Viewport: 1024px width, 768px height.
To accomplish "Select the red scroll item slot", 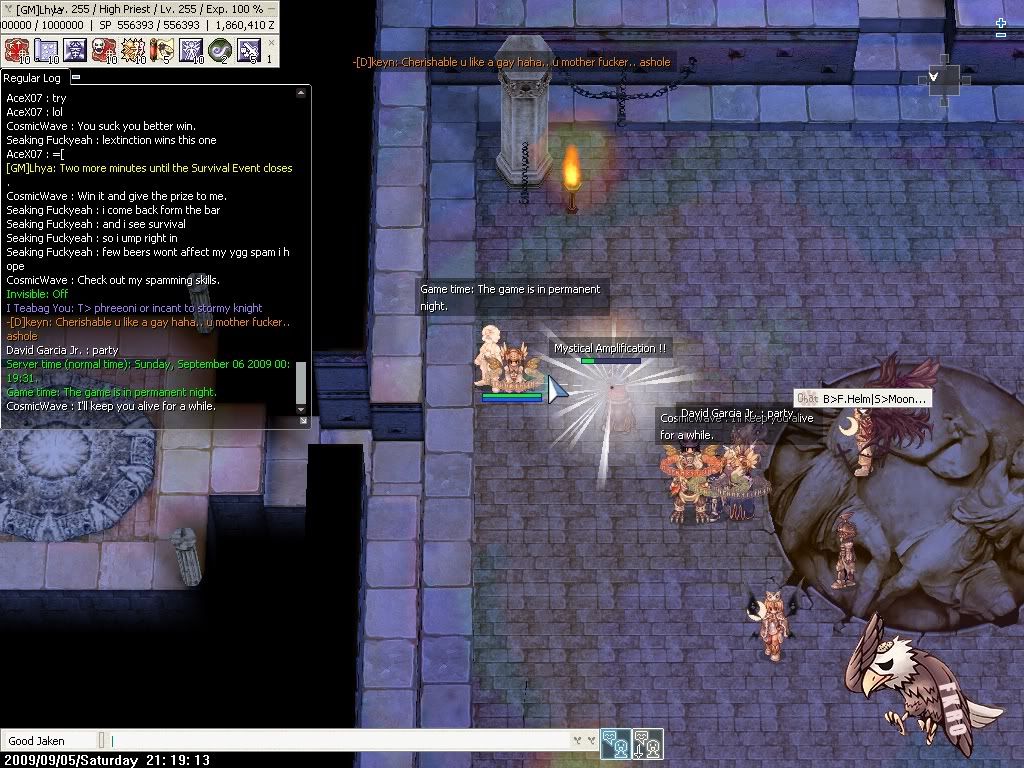I will pos(161,50).
